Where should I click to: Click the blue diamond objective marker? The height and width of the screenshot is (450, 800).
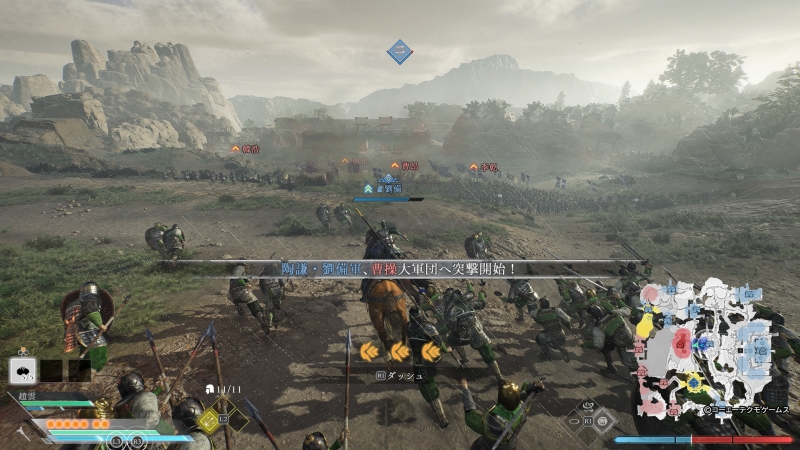pyautogui.click(x=400, y=51)
